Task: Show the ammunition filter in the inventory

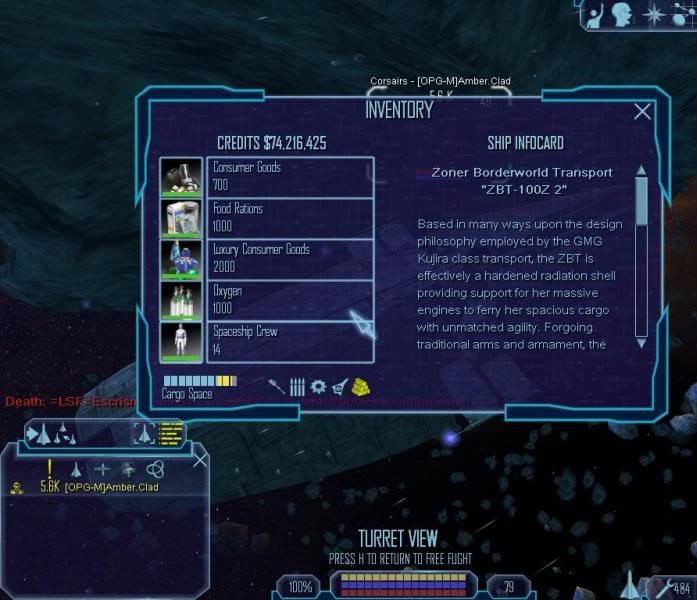Action: [x=297, y=386]
